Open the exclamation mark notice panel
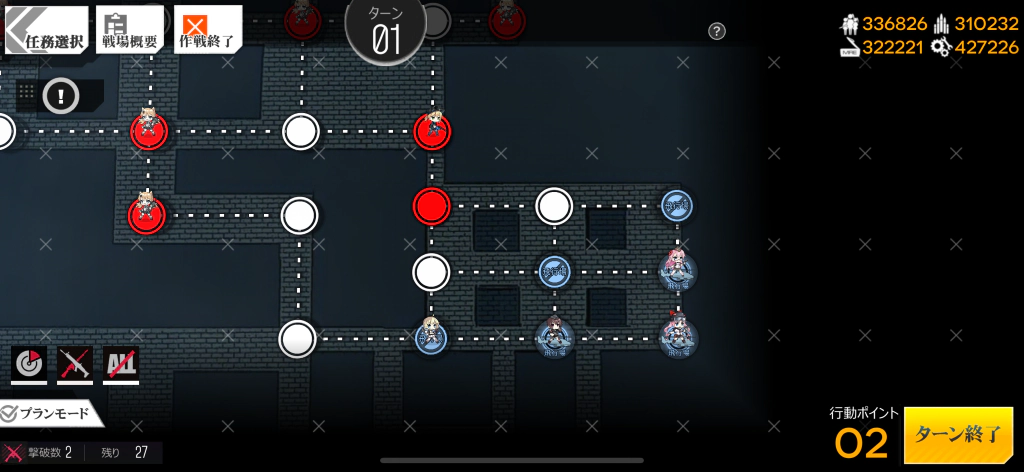Screen dimensions: 1024x472 coord(61,96)
